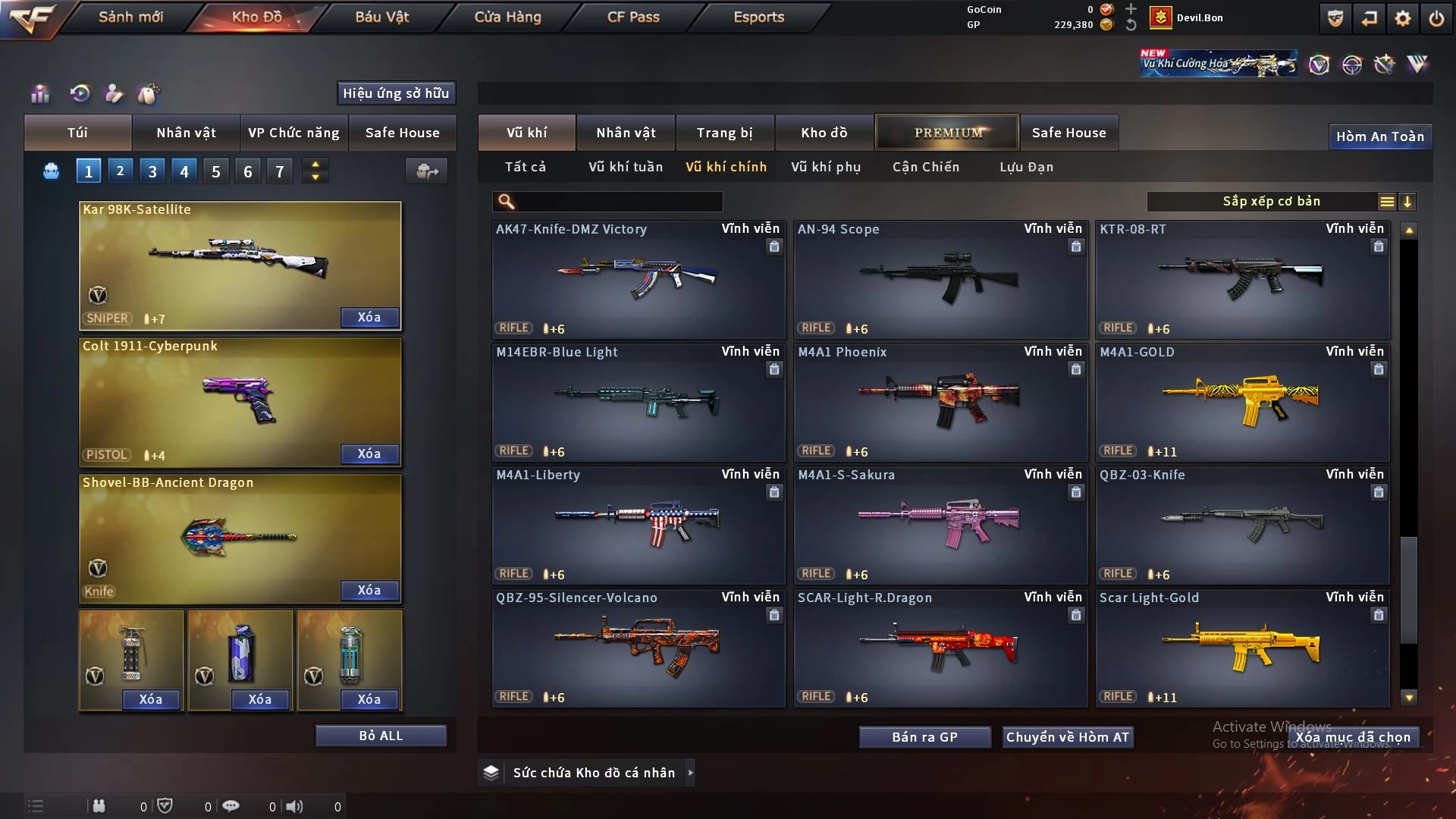Pick the AK47-Knife-DMZ Victory rifle

click(x=638, y=279)
